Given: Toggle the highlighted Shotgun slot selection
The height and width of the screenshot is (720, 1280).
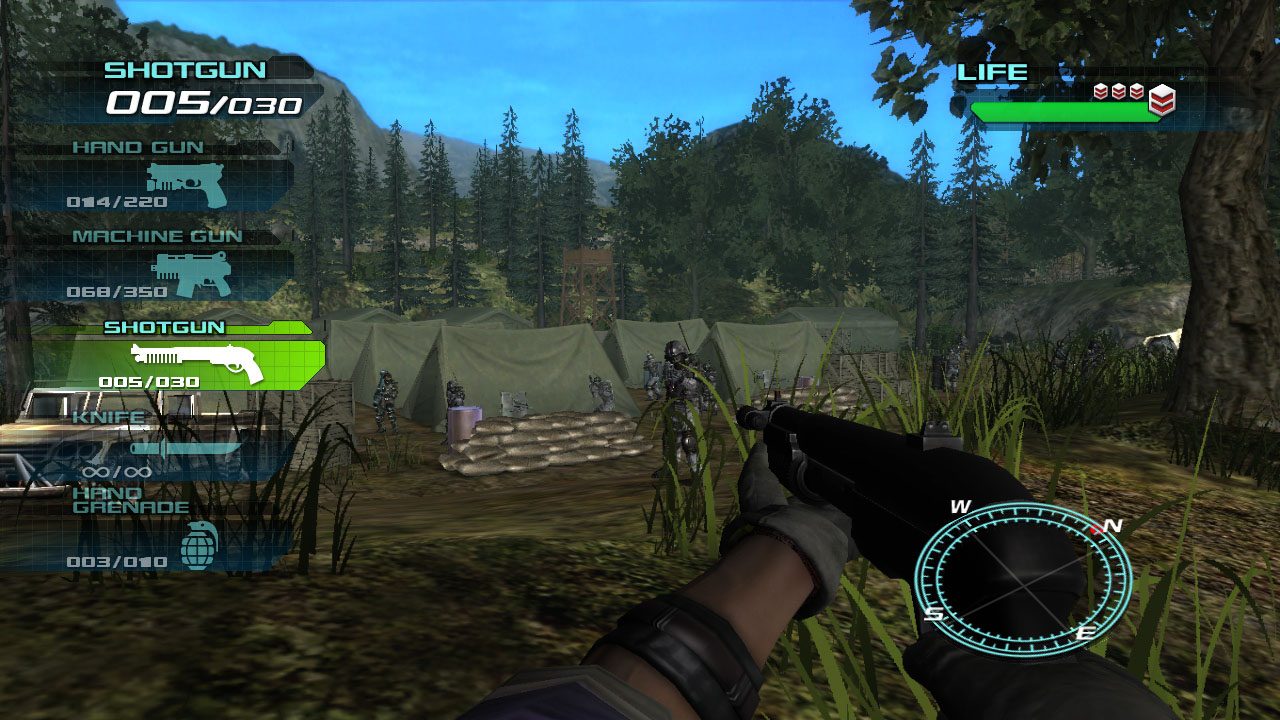Looking at the screenshot, I should (180, 362).
